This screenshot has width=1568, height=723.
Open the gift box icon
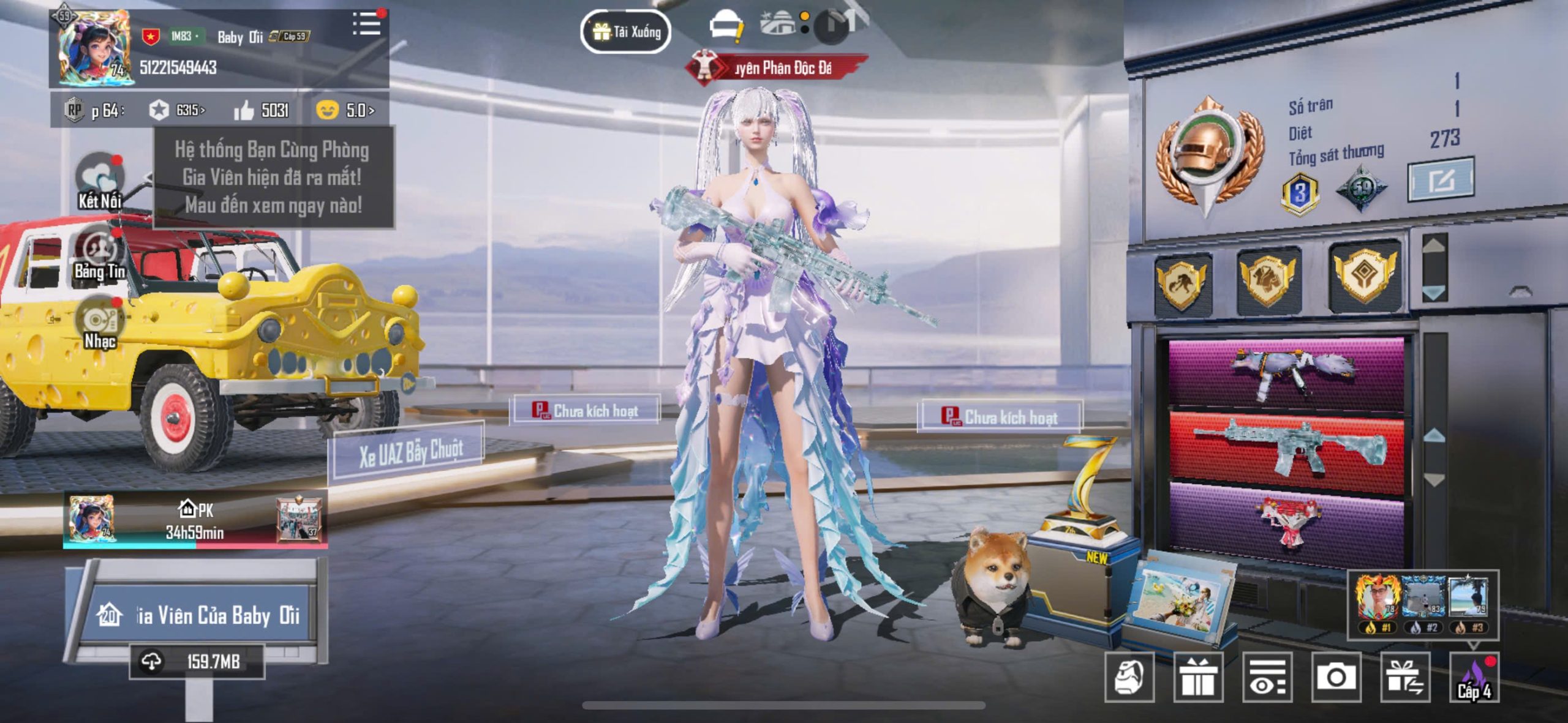(1198, 677)
